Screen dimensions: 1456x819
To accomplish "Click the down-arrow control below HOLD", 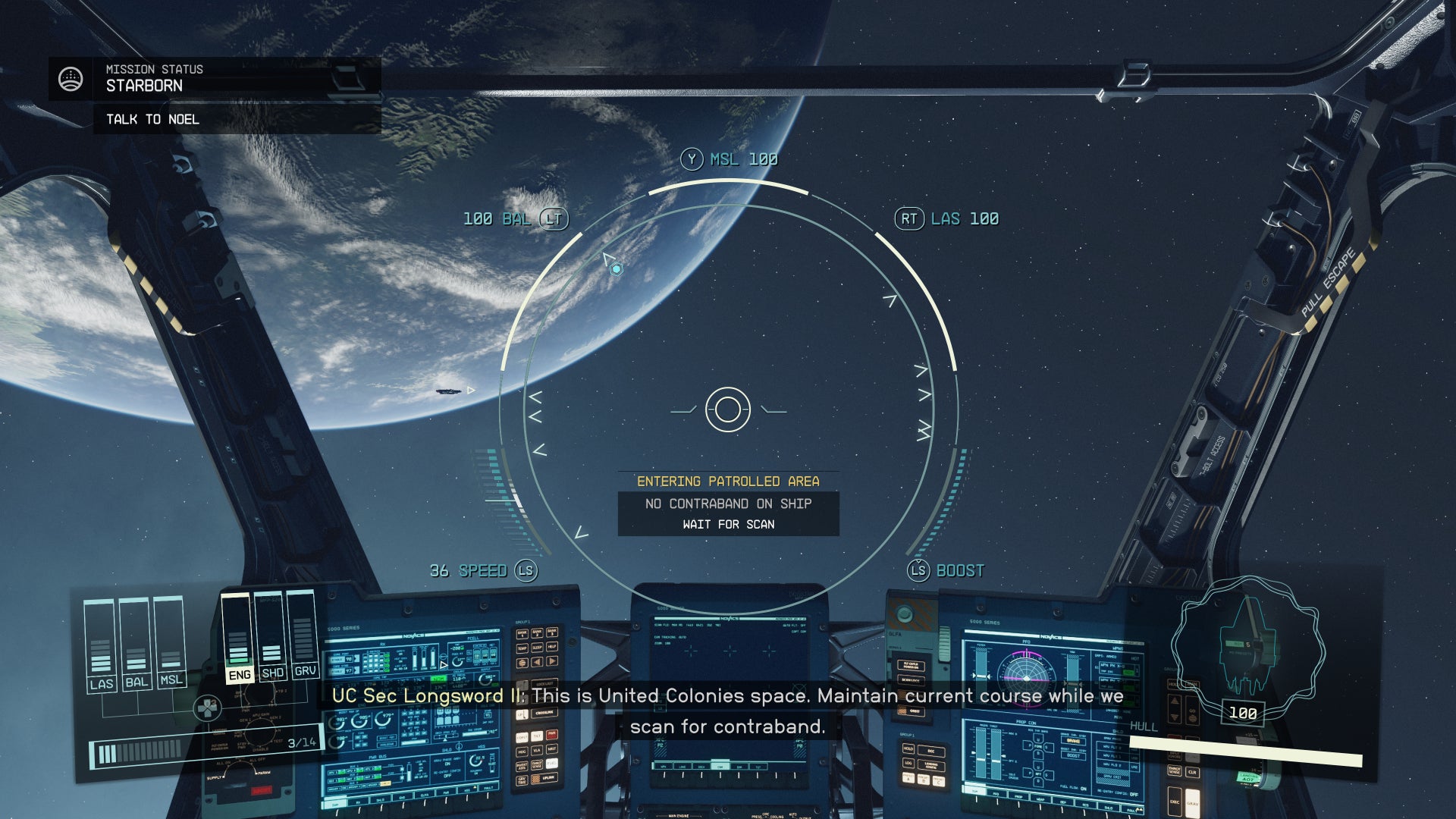I will pyautogui.click(x=1175, y=717).
